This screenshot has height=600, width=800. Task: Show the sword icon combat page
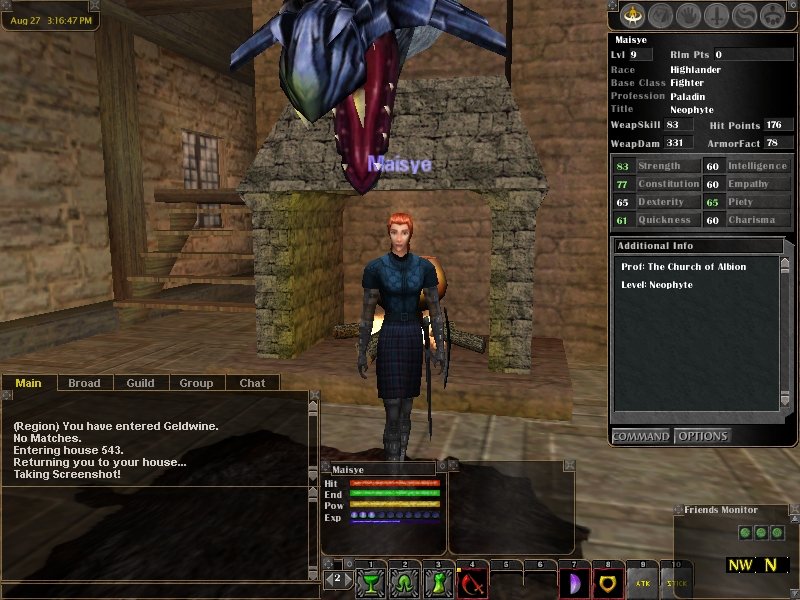[717, 16]
